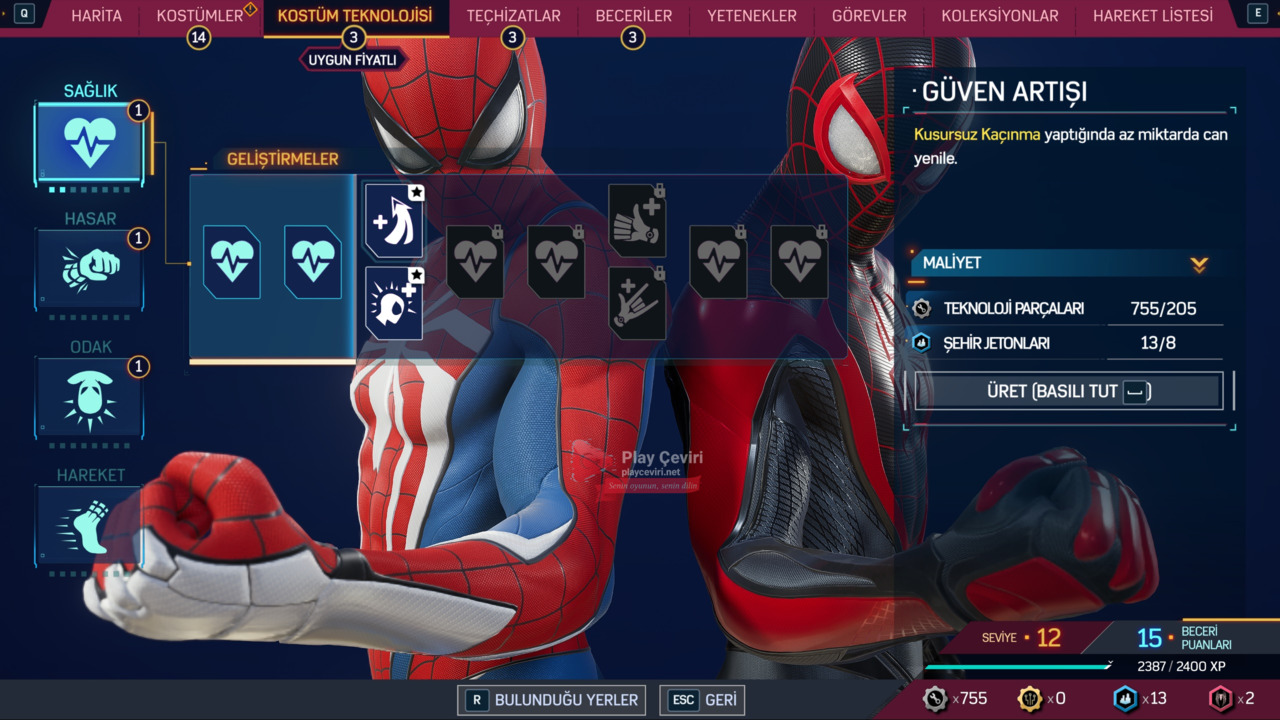Image resolution: width=1280 pixels, height=720 pixels.
Task: View the Hareket Listesi tab
Action: (x=1152, y=16)
